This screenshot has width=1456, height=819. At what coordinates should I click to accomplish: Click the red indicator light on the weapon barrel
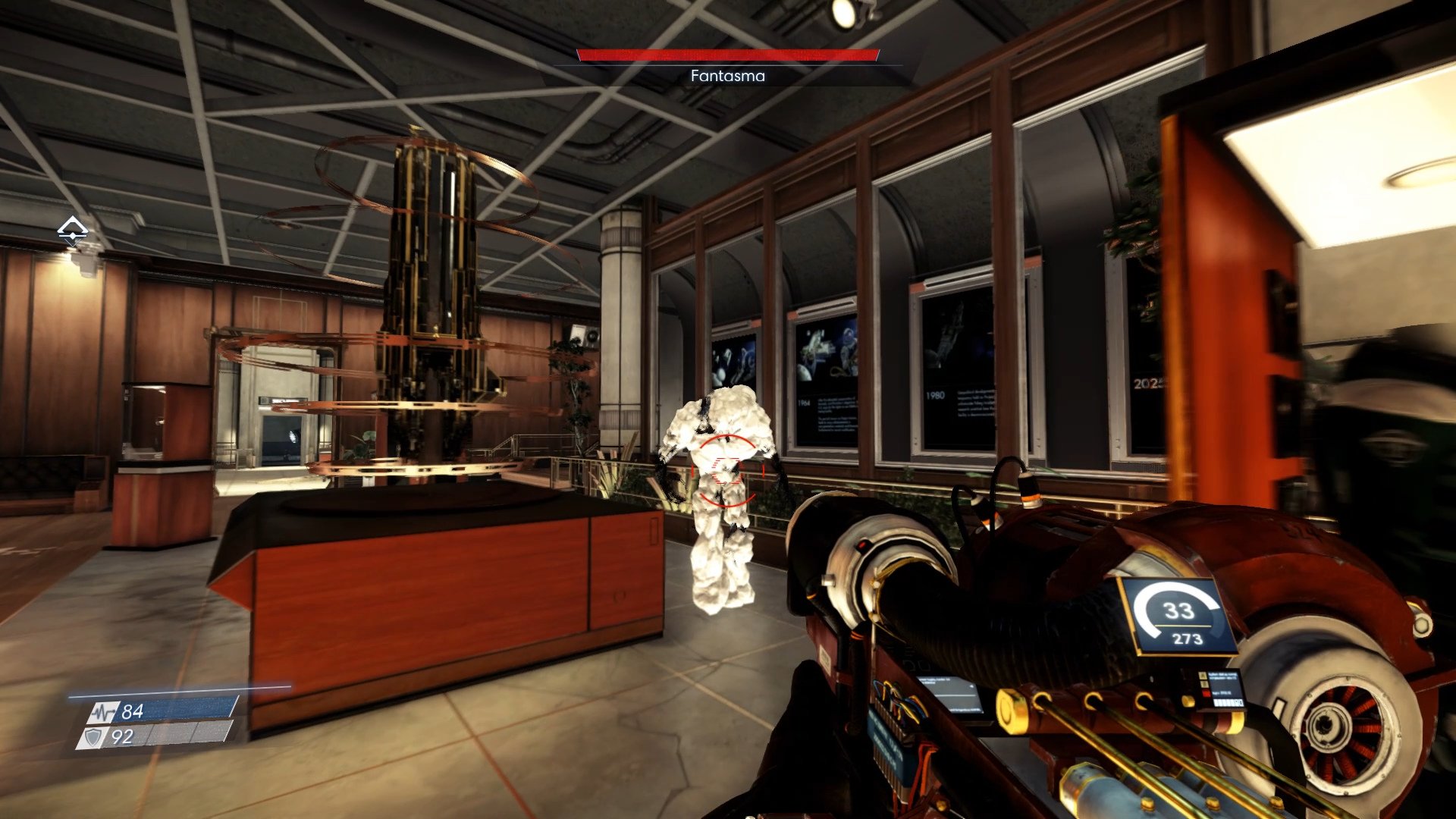(863, 546)
